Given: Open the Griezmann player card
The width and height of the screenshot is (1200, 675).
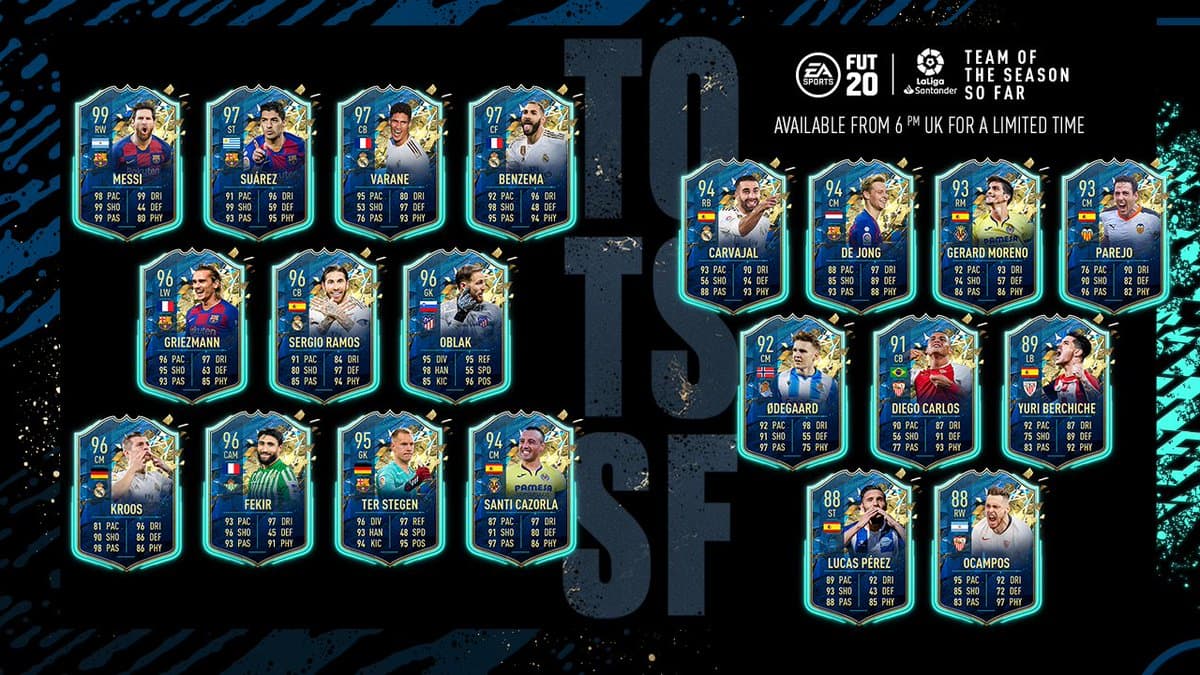Looking at the screenshot, I should point(192,325).
